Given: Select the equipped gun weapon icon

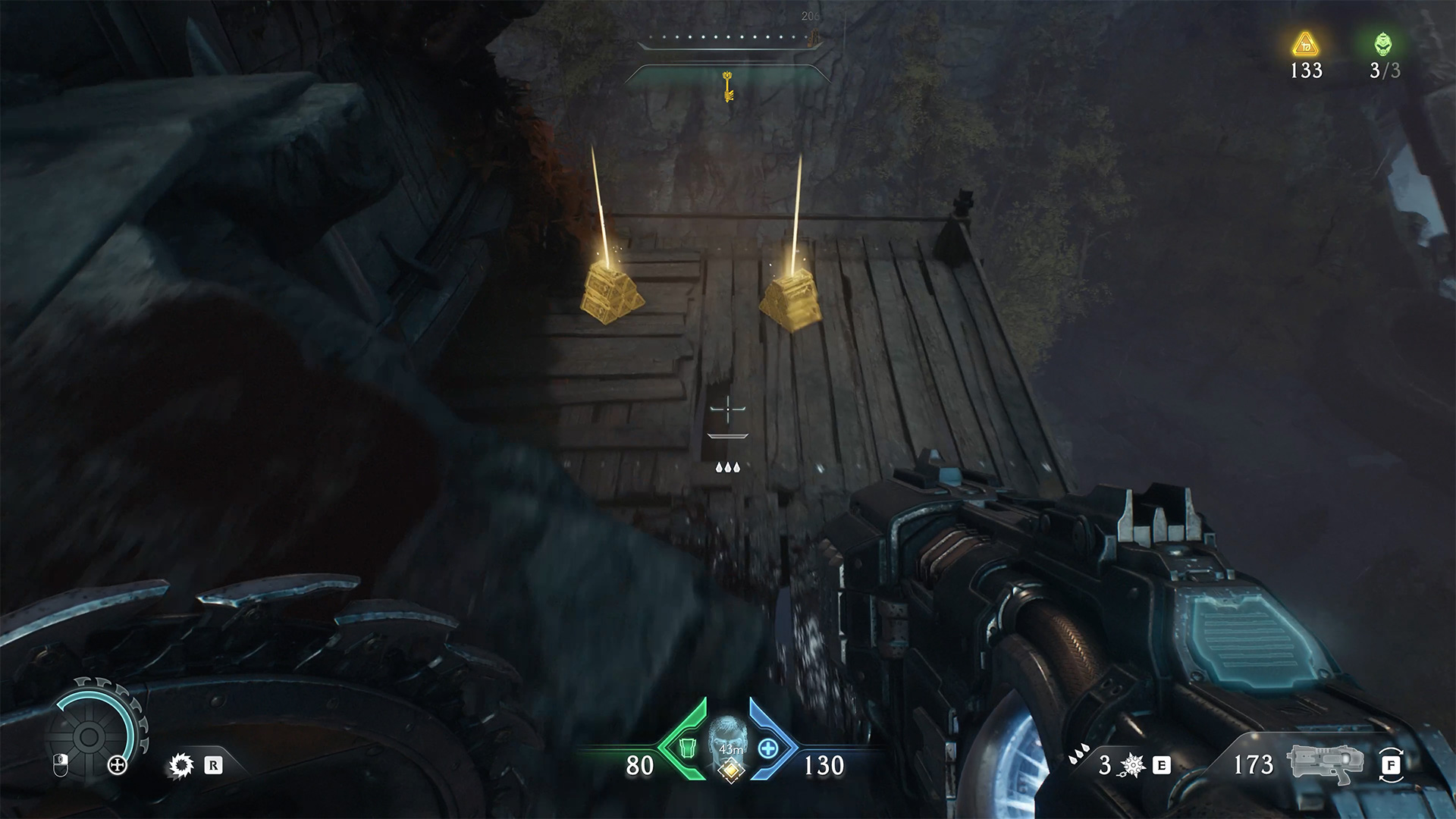Looking at the screenshot, I should (1325, 764).
